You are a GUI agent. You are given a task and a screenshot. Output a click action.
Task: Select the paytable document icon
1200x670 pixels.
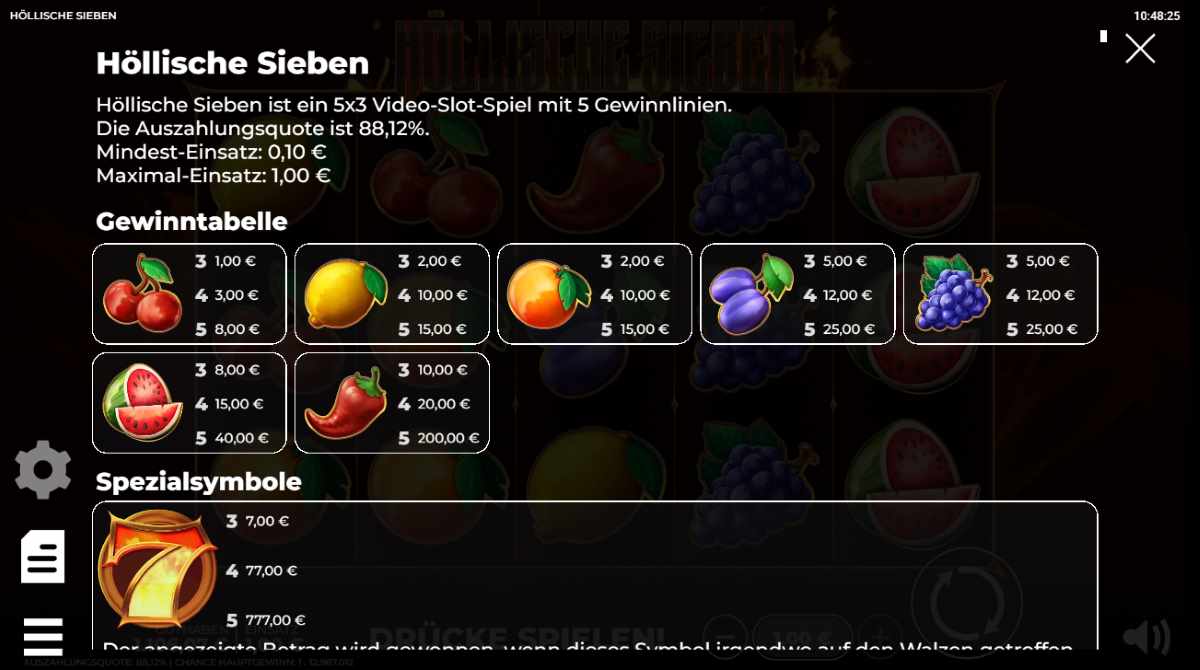[x=43, y=557]
